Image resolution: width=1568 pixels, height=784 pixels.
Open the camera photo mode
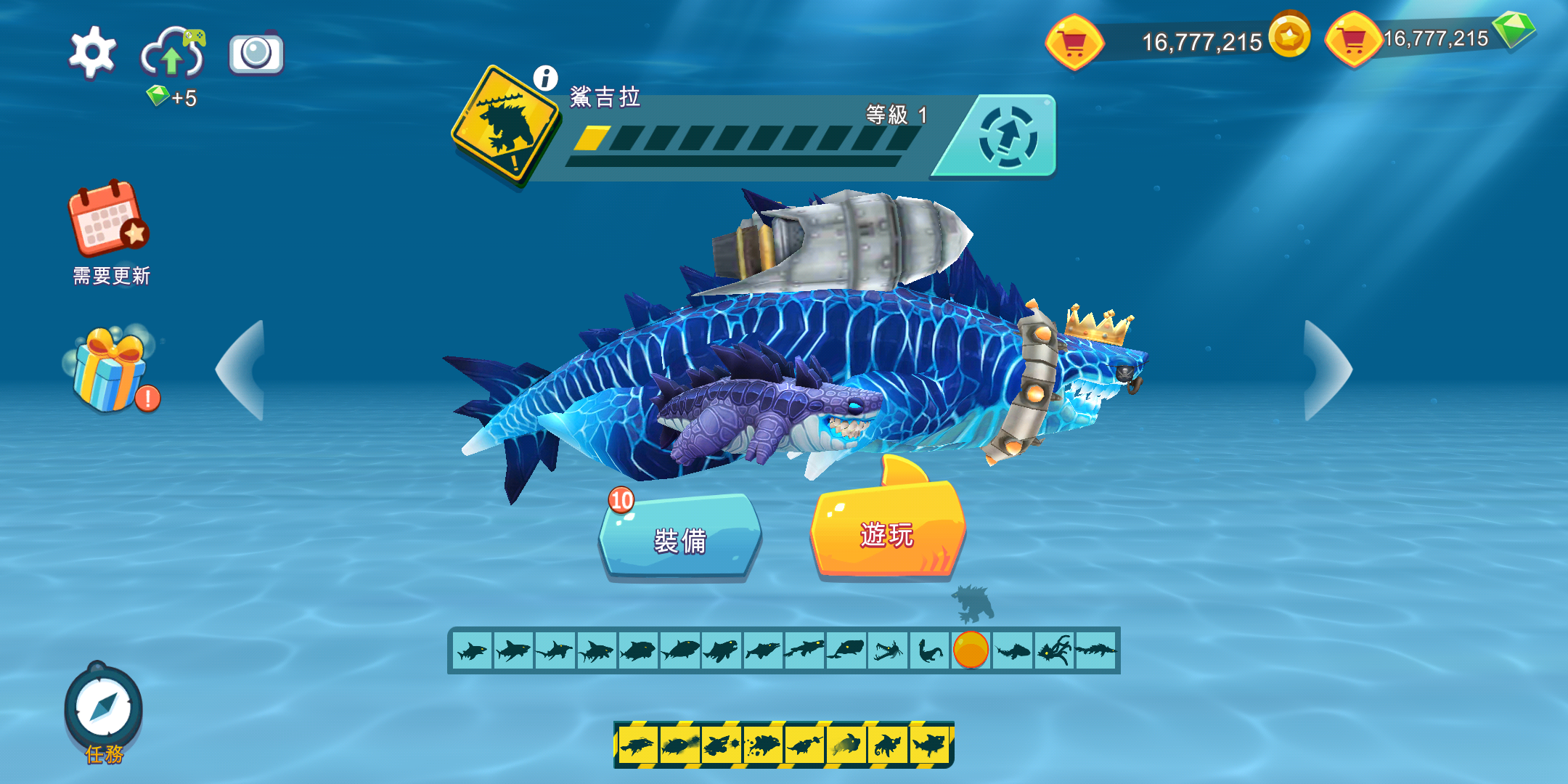coord(256,53)
